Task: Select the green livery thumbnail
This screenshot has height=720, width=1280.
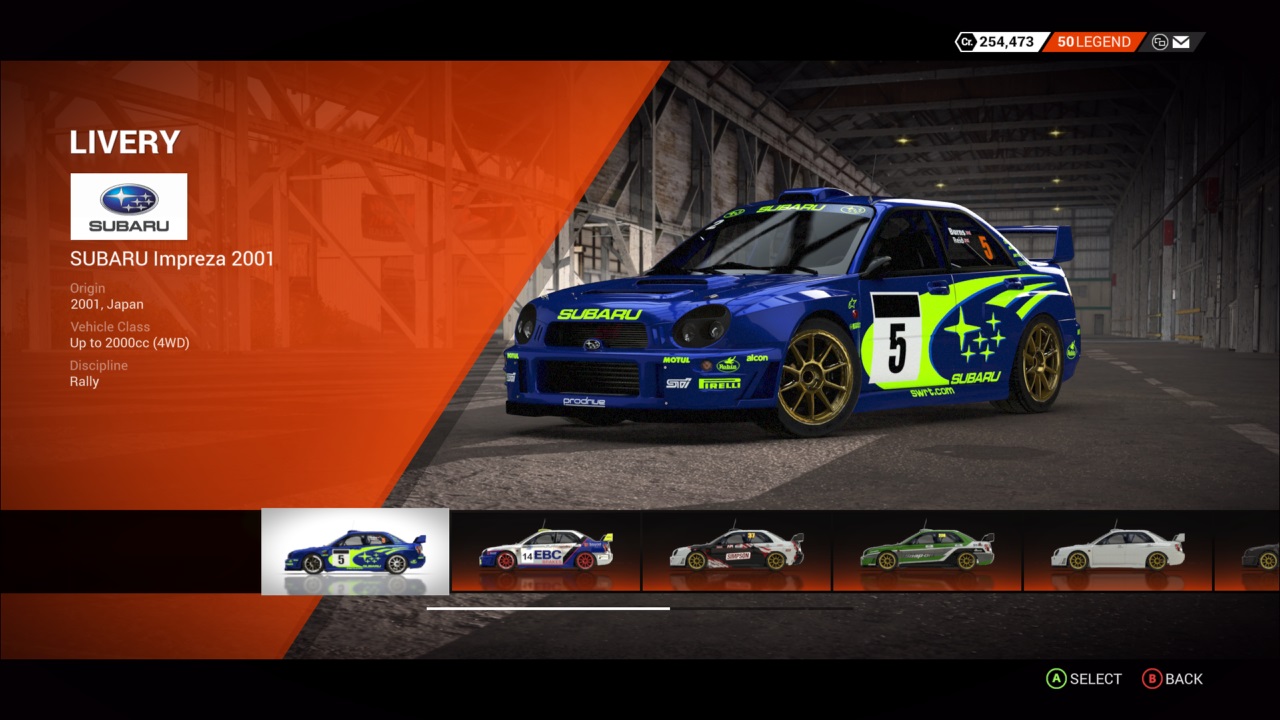Action: point(926,552)
